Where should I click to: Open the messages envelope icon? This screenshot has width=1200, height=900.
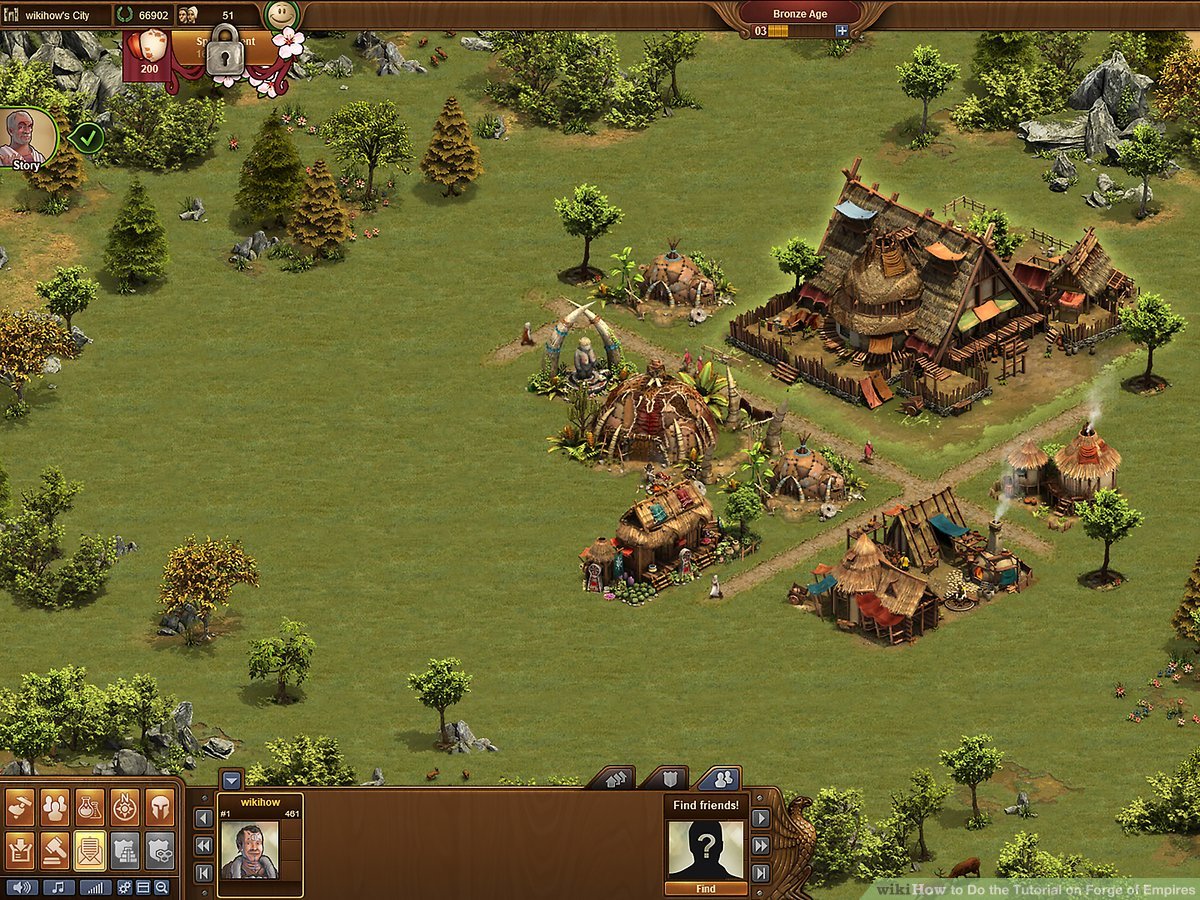point(90,850)
